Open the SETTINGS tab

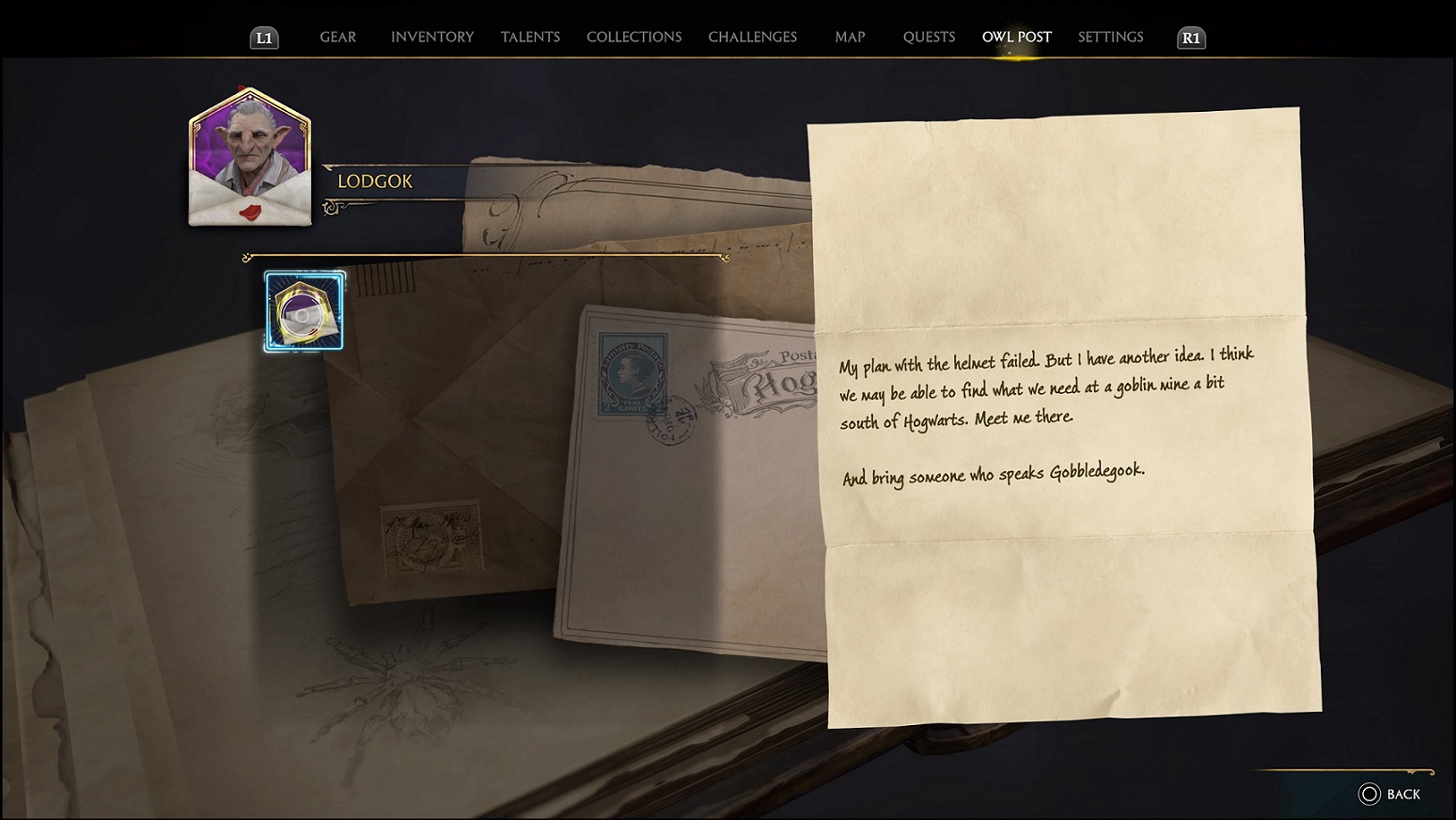click(1110, 37)
